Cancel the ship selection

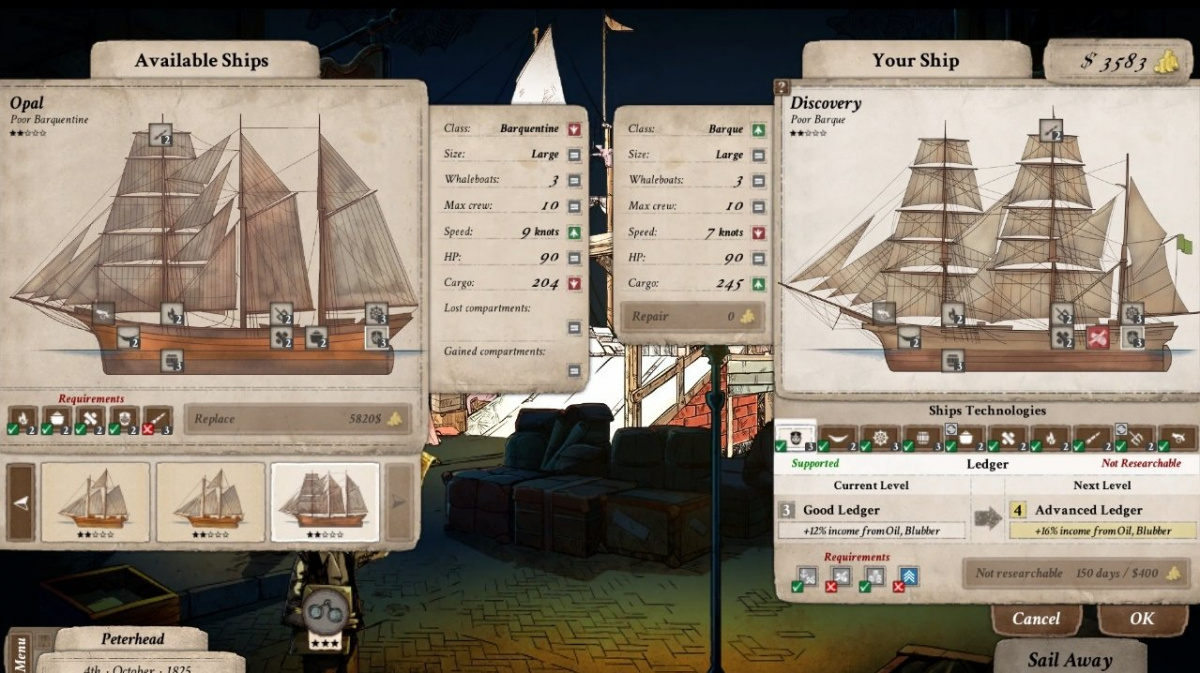[x=1036, y=619]
